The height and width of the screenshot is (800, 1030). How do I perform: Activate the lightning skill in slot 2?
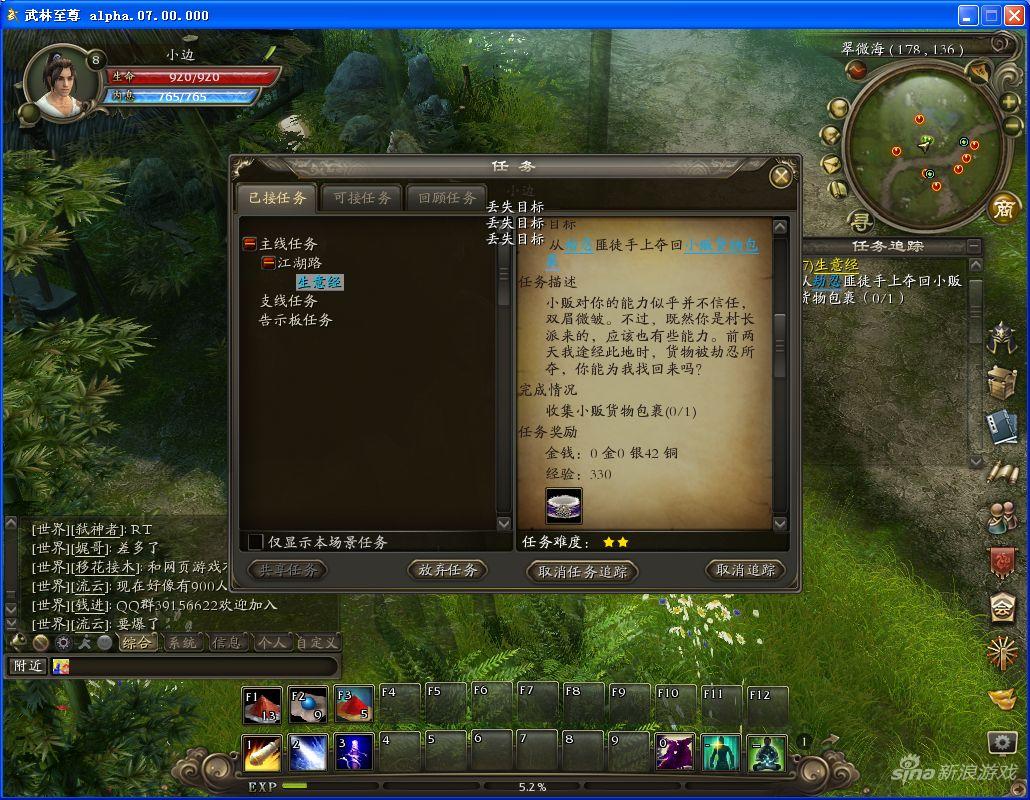309,753
